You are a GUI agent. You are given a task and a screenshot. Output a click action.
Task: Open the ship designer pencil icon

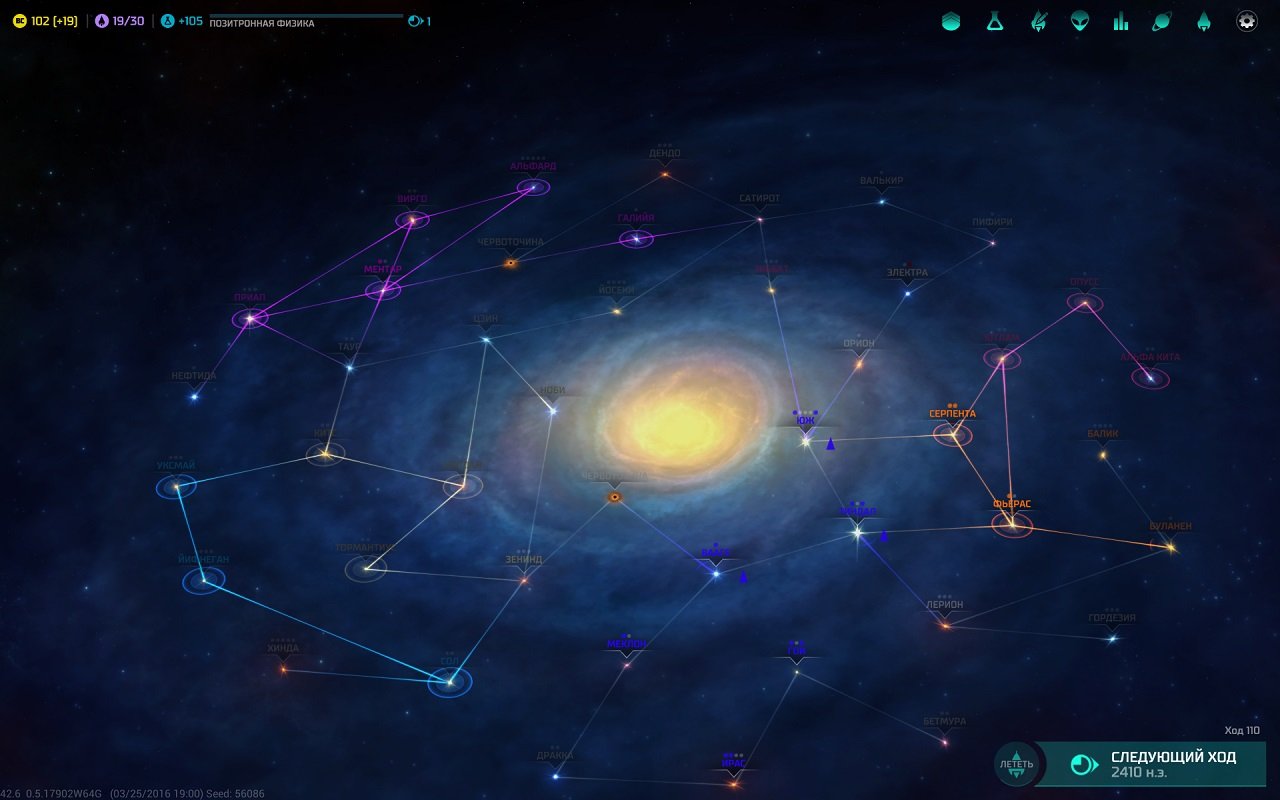click(x=1037, y=20)
